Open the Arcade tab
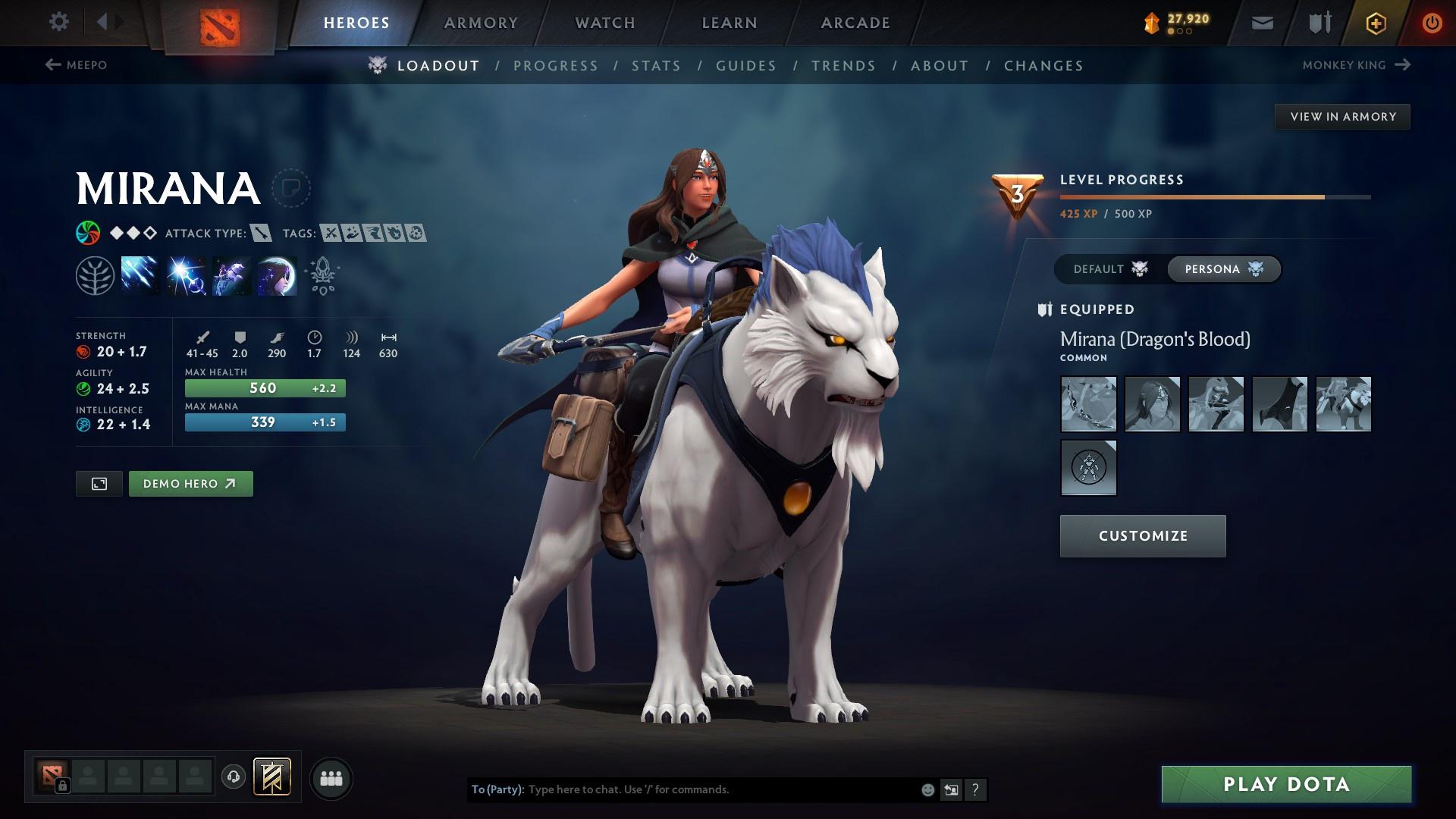1456x819 pixels. pyautogui.click(x=855, y=23)
